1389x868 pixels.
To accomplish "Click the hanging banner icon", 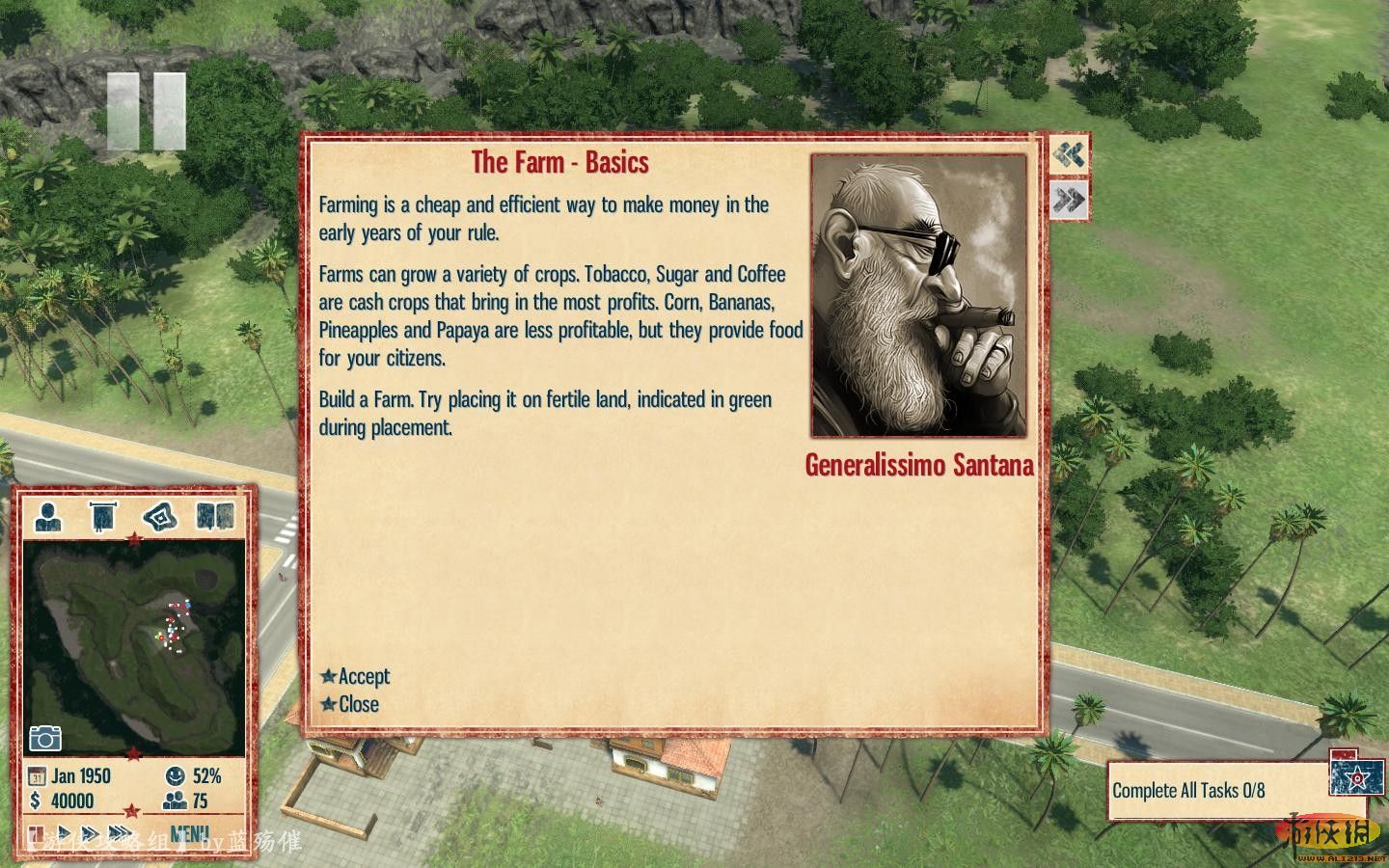I will [x=102, y=517].
